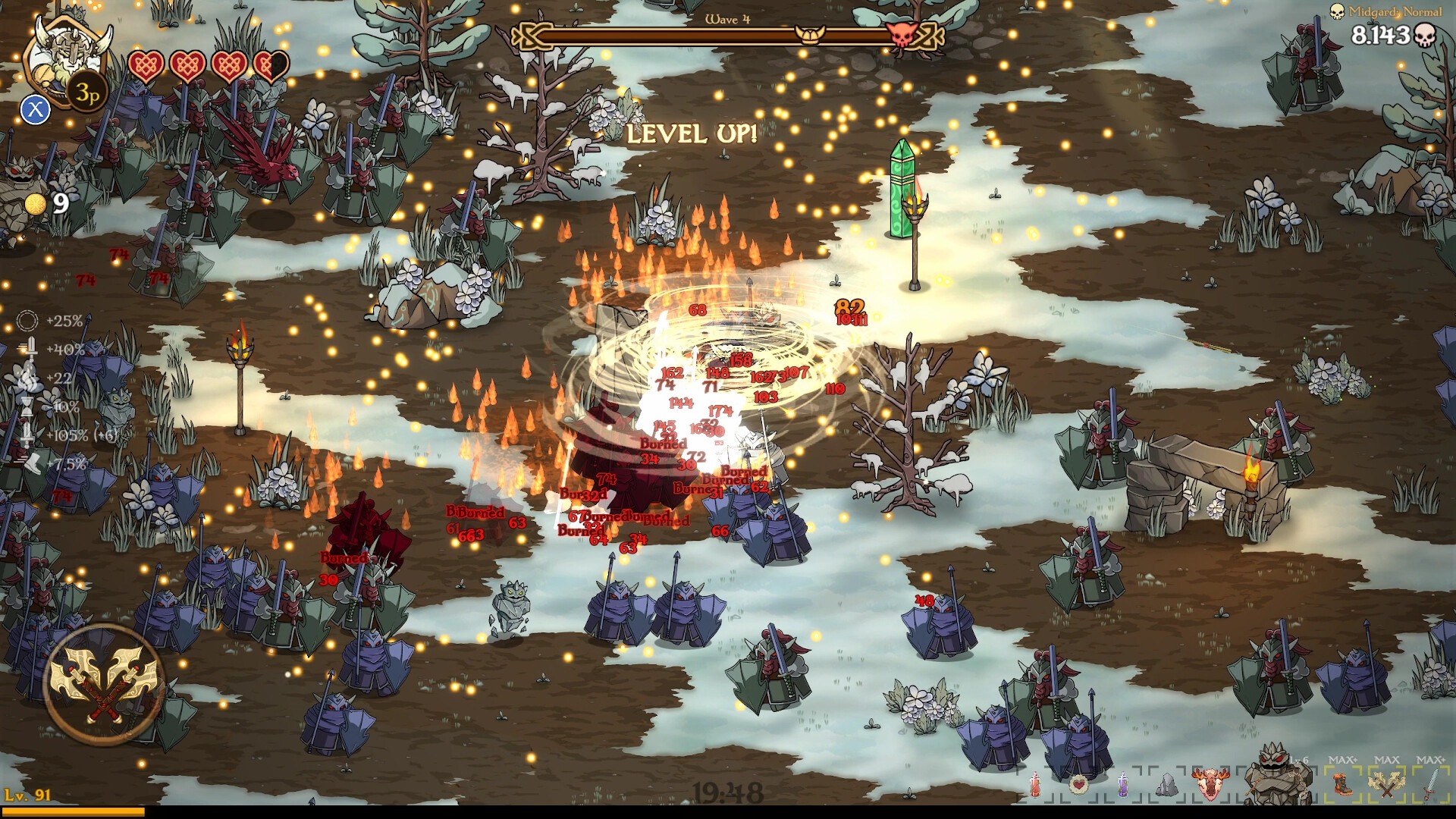Select the orange boot weapon slot

pyautogui.click(x=1342, y=784)
